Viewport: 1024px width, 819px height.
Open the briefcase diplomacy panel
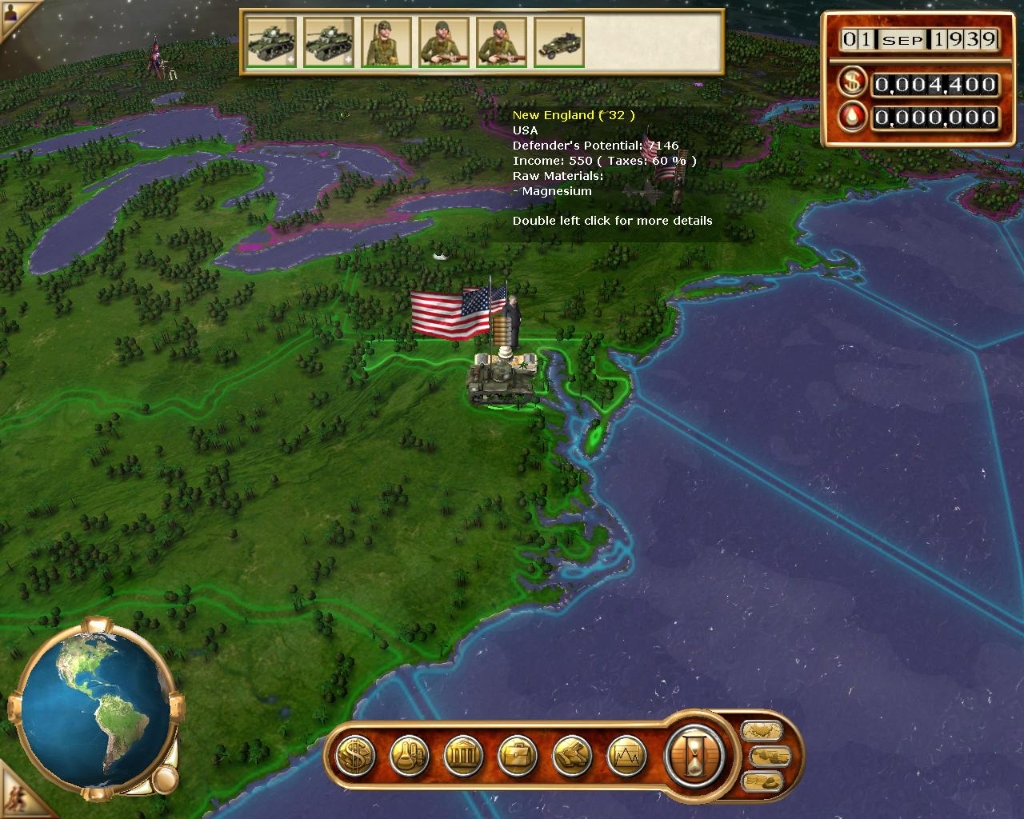pos(517,755)
